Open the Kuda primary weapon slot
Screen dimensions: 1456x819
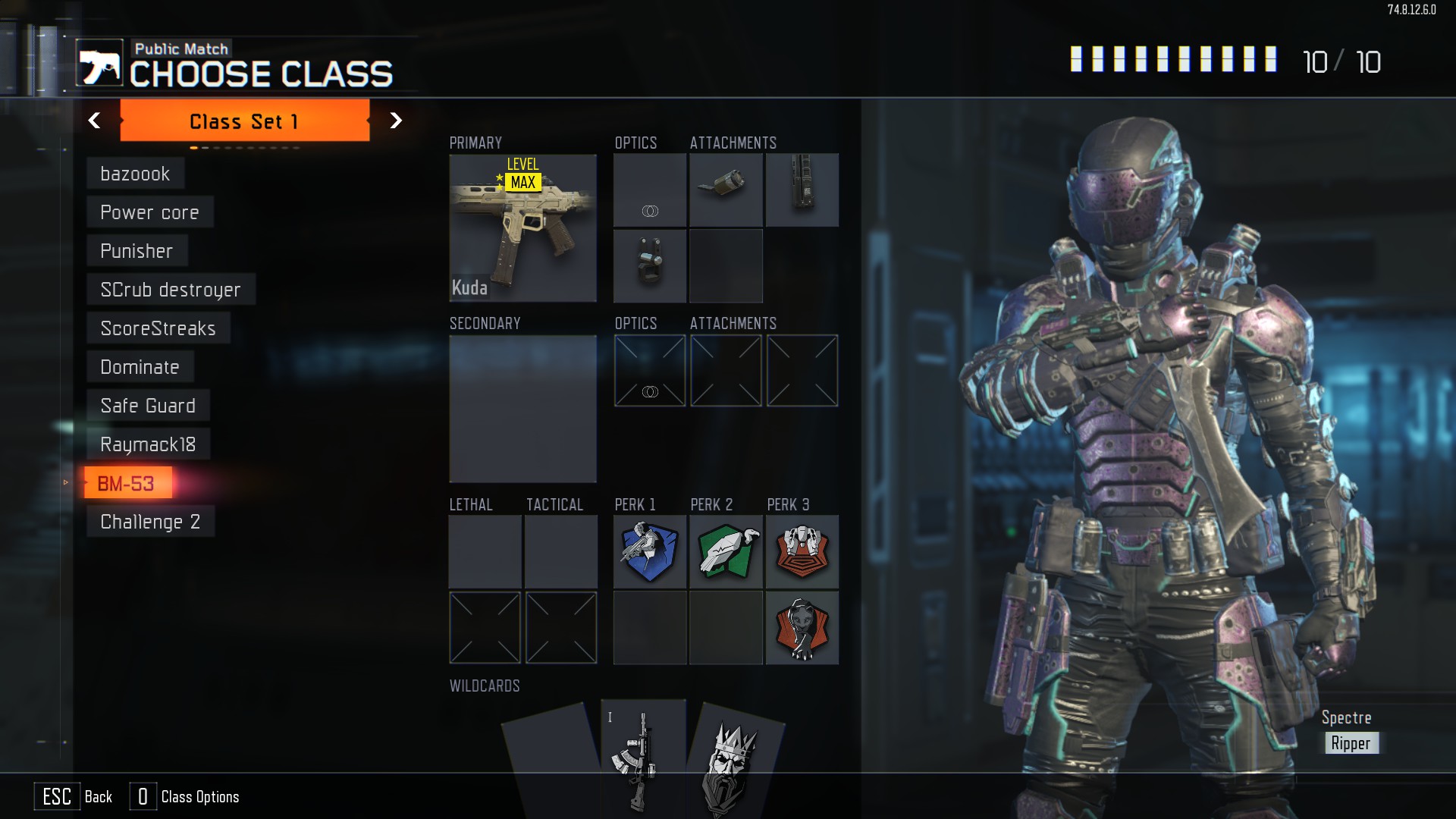point(522,227)
